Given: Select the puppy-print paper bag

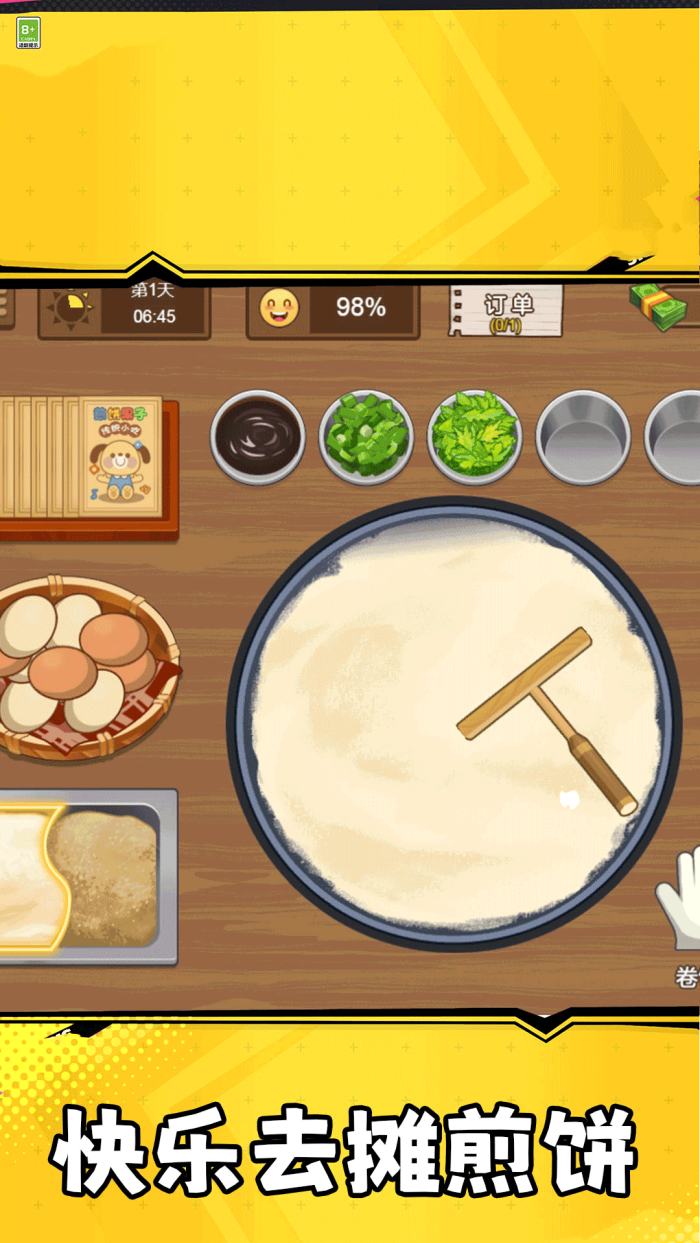Looking at the screenshot, I should coord(120,455).
